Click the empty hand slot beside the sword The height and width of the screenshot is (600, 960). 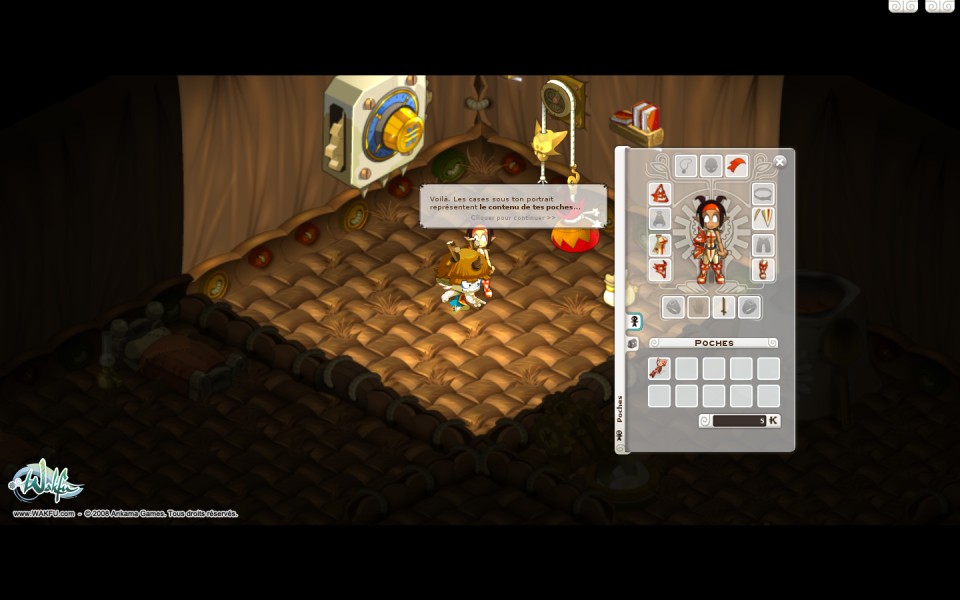tap(698, 307)
